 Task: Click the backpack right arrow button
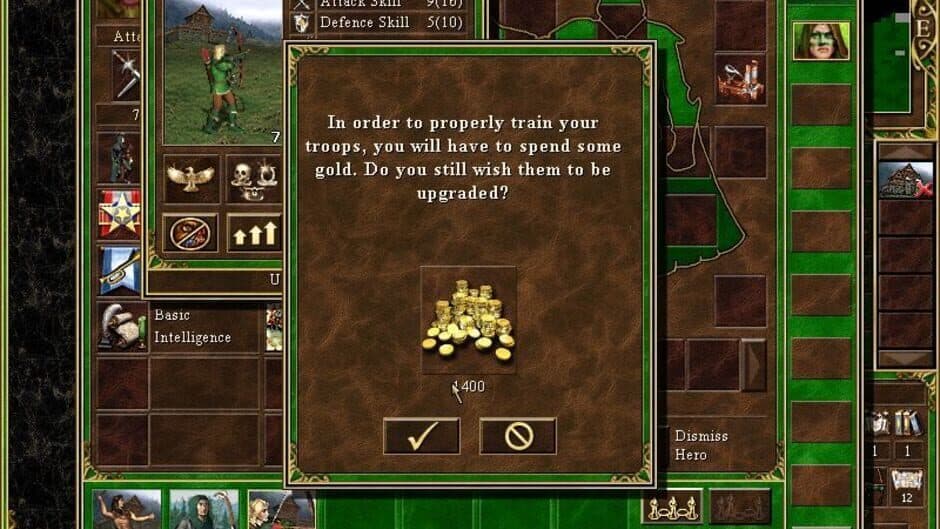753,364
